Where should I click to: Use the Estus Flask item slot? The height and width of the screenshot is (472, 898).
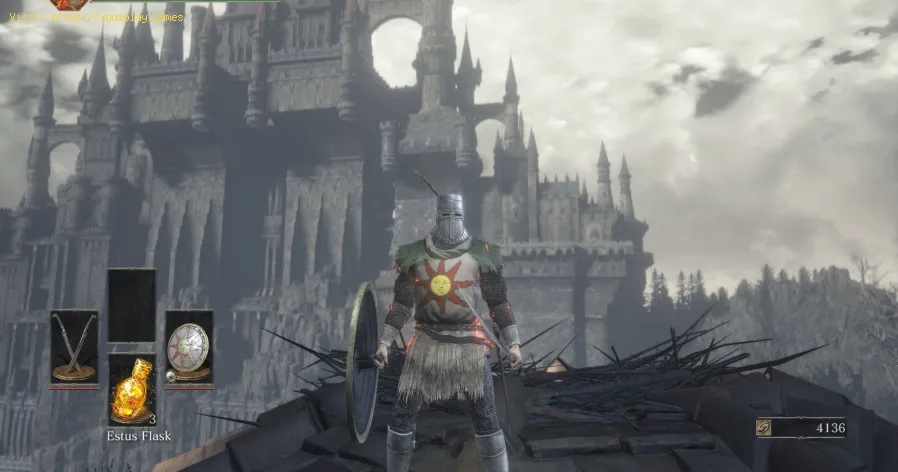[x=131, y=390]
